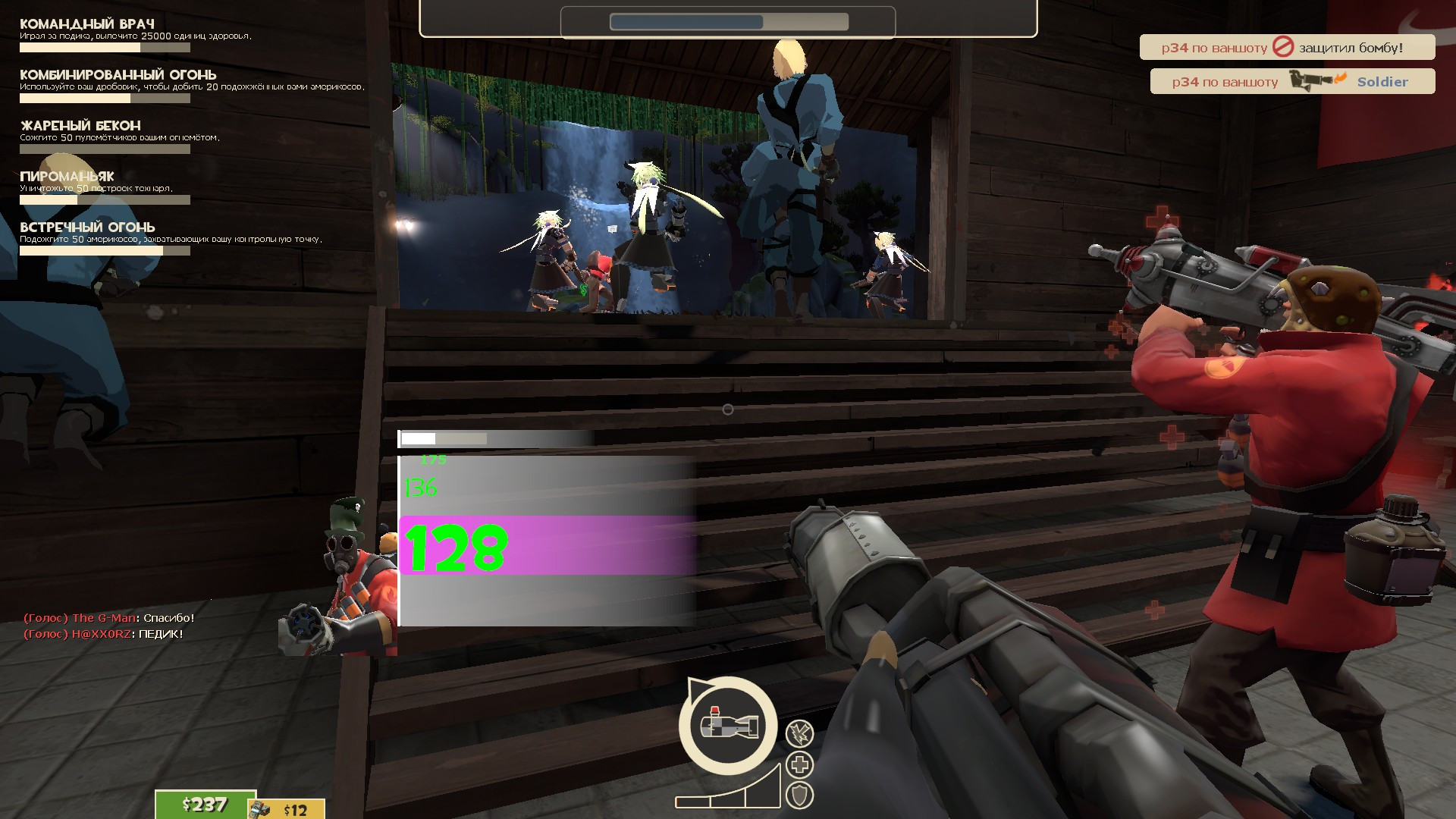This screenshot has height=819, width=1456.
Task: Click the shield resistance icon
Action: click(x=800, y=793)
